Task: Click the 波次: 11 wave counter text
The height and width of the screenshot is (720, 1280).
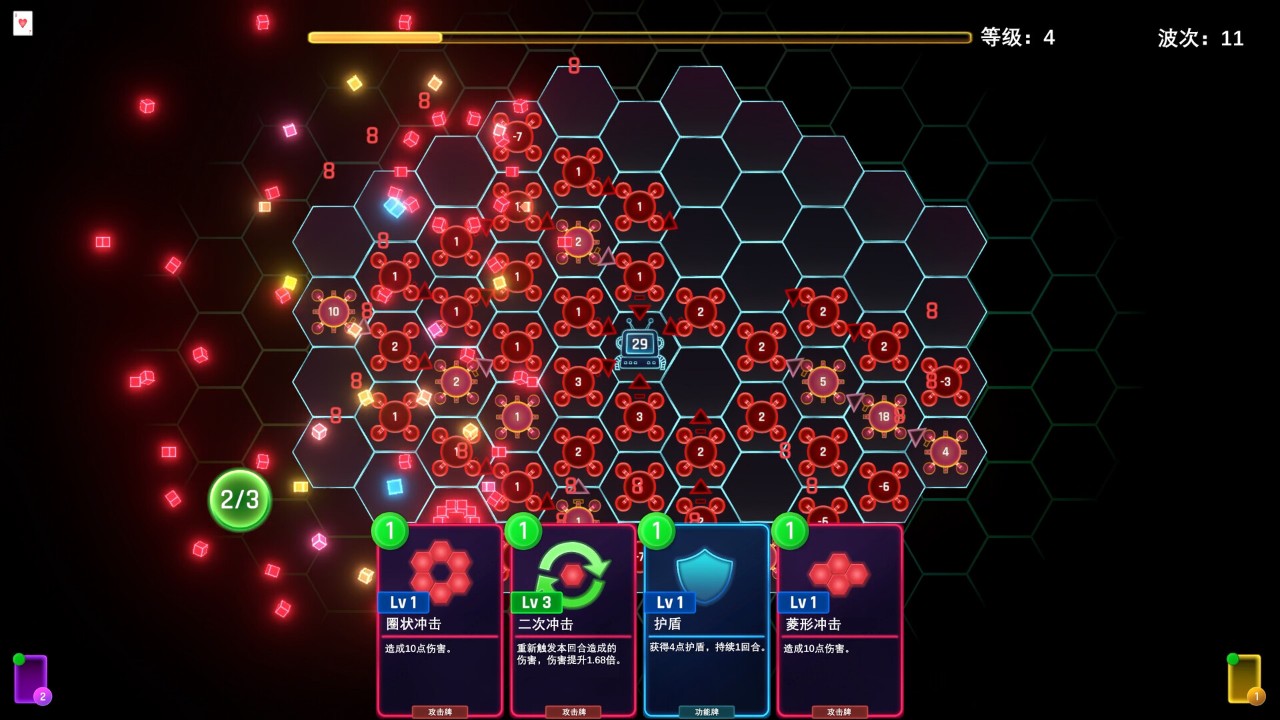Action: 1199,39
